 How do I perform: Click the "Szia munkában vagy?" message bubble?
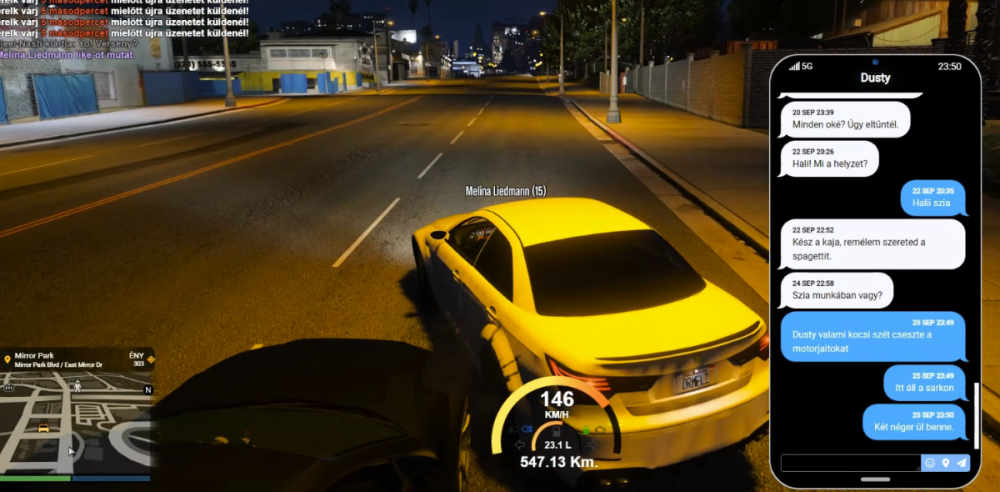(837, 291)
